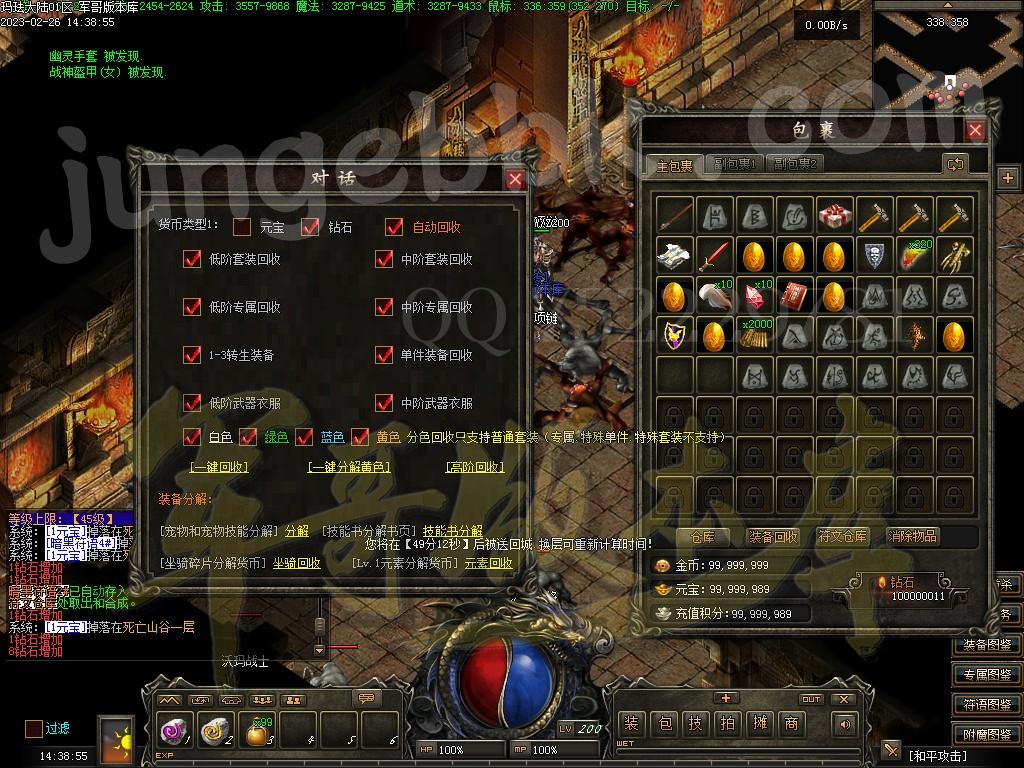The image size is (1024, 768).
Task: Close the 包裹 inventory panel
Action: click(x=975, y=130)
